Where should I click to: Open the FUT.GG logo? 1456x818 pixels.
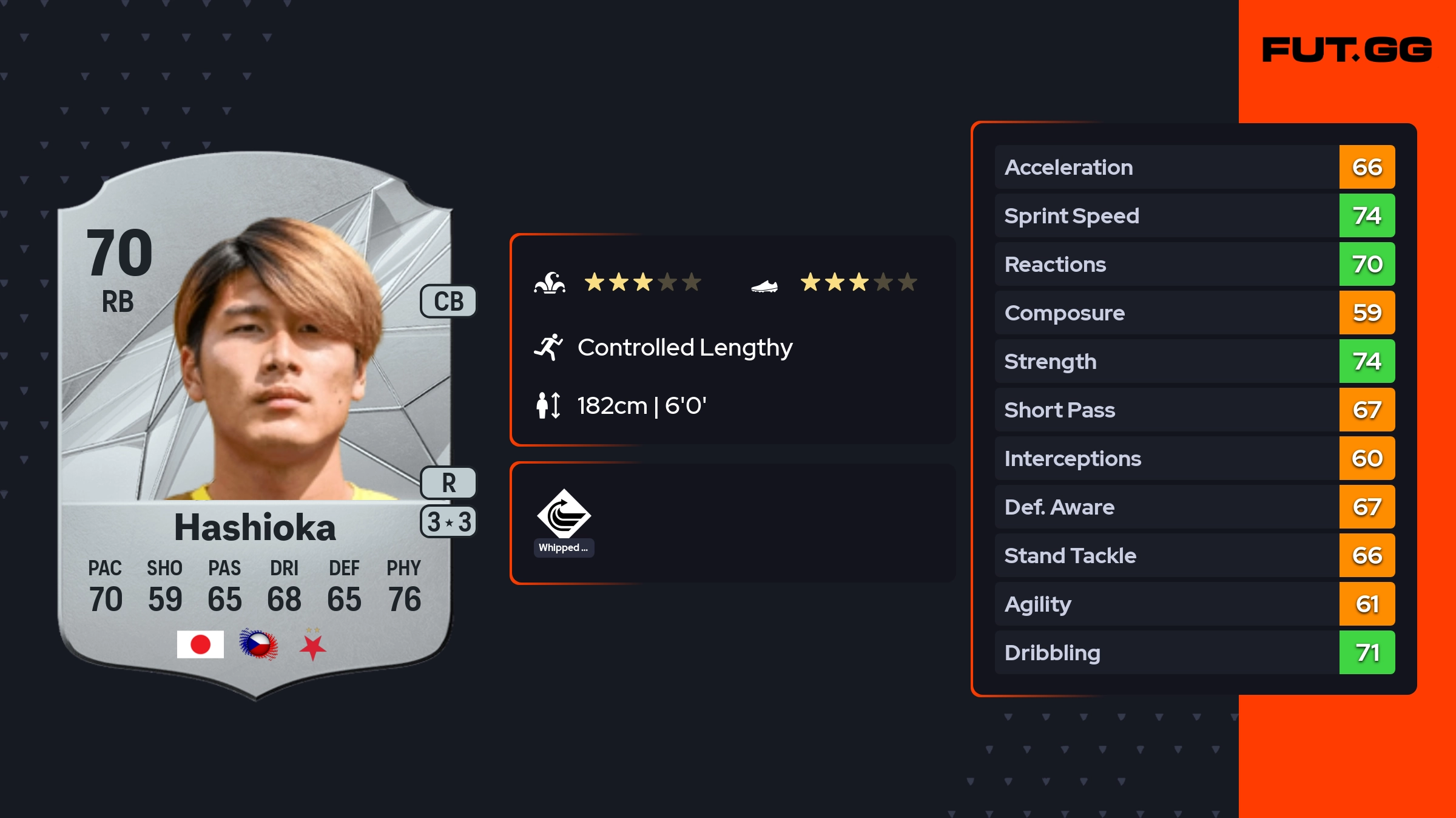click(x=1347, y=50)
